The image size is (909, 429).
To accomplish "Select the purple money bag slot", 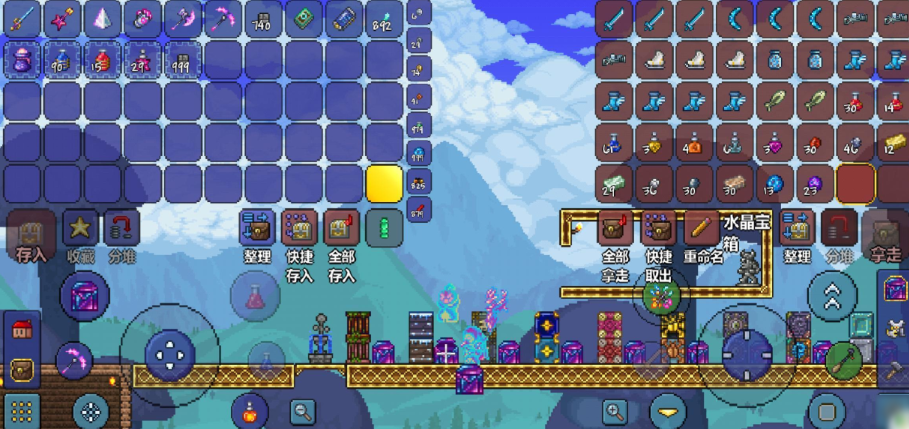I will (x=23, y=60).
